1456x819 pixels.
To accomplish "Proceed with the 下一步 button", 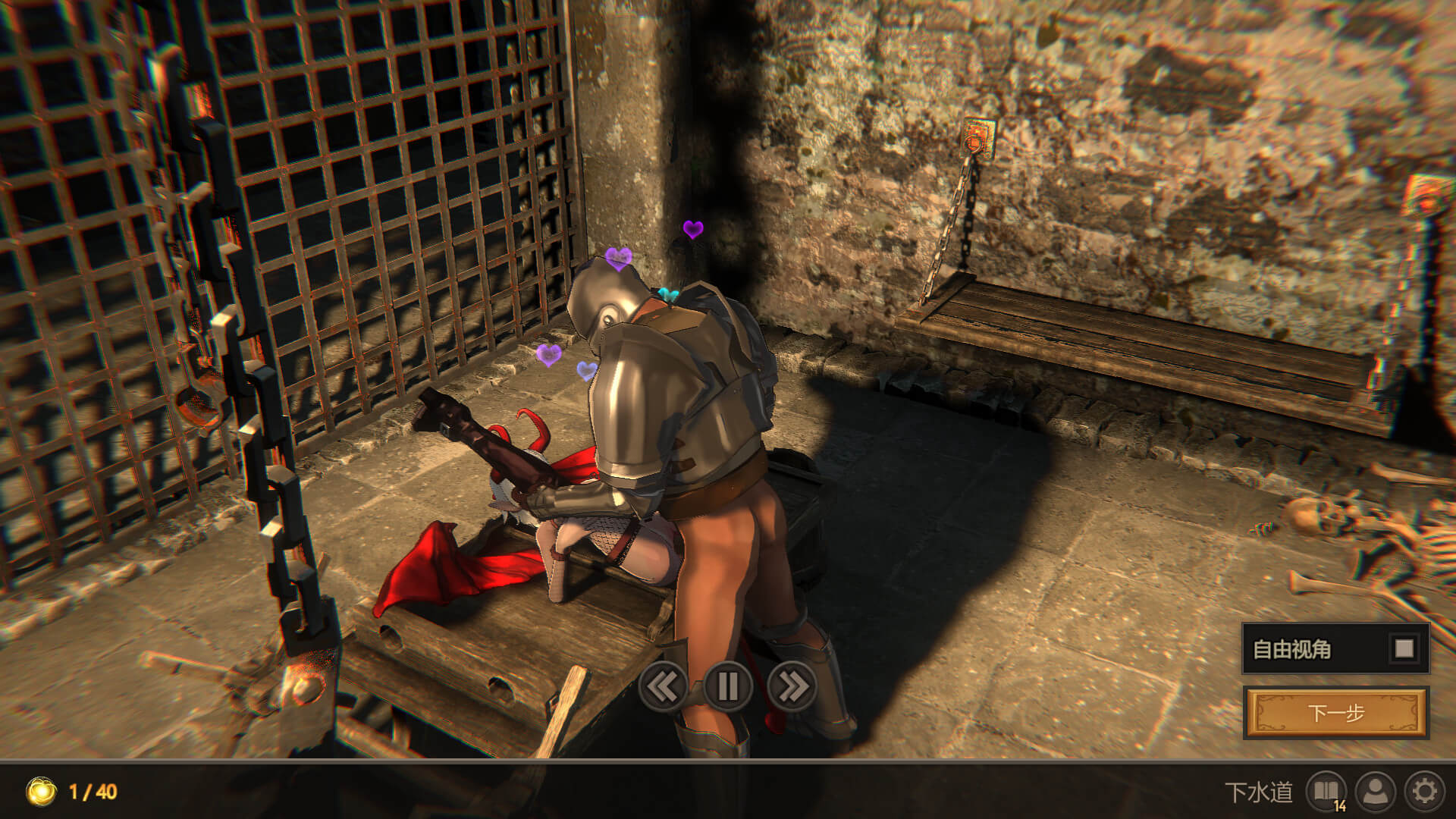I will click(x=1335, y=713).
